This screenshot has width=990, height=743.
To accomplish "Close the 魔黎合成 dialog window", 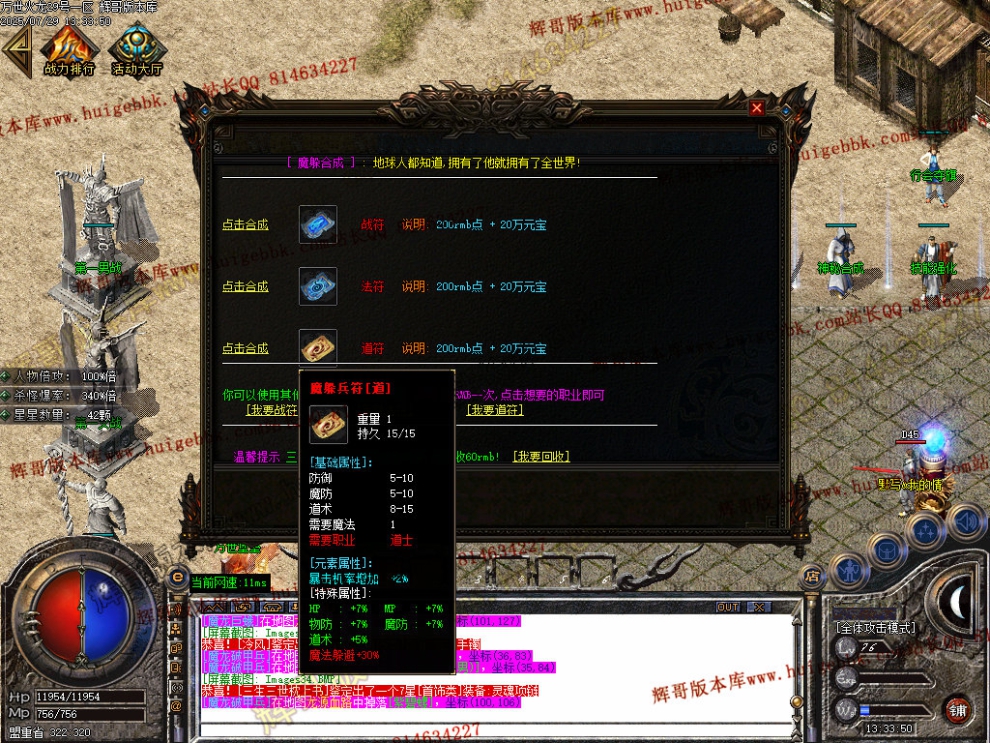I will pyautogui.click(x=756, y=108).
